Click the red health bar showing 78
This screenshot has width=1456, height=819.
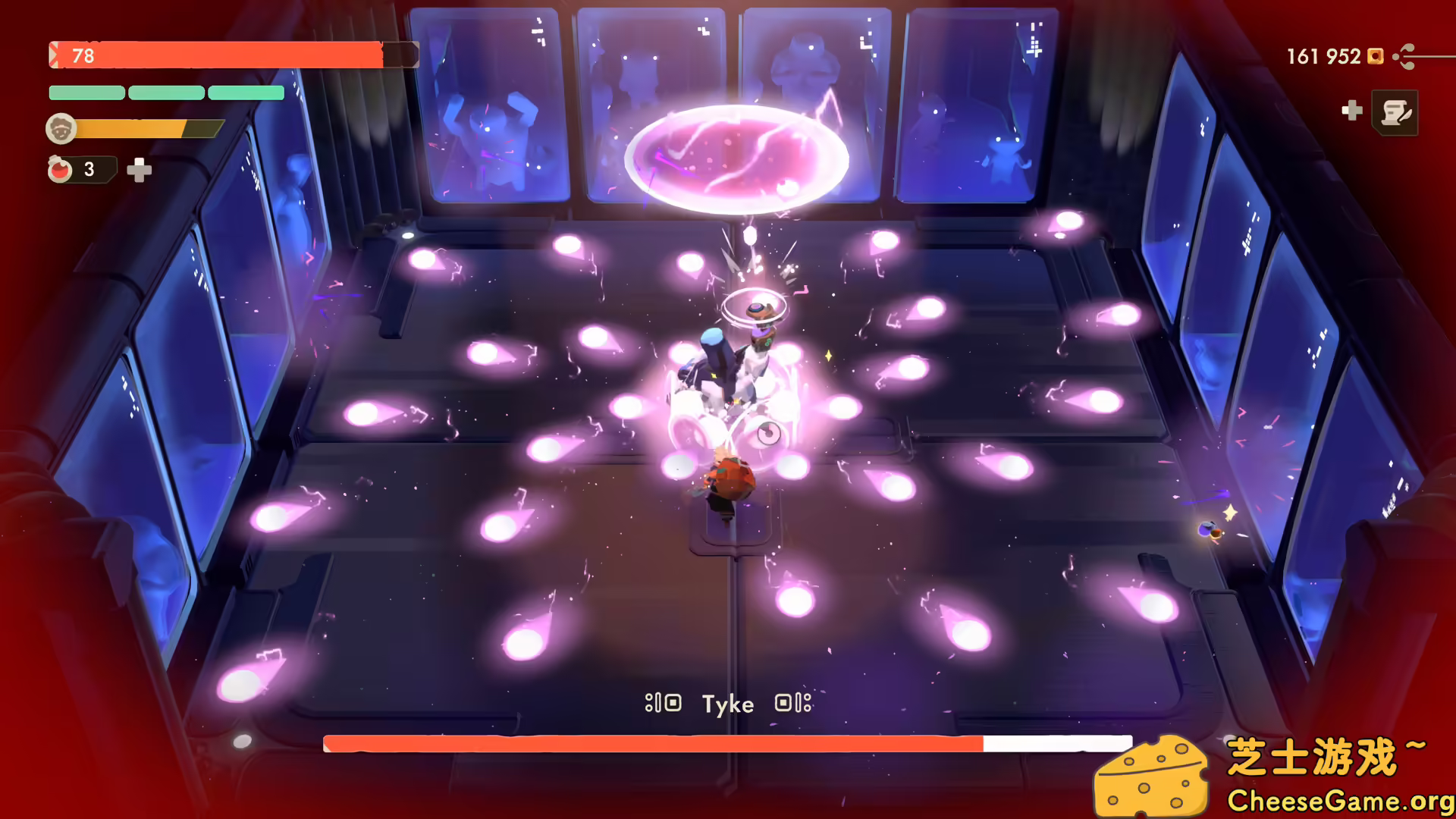pyautogui.click(x=227, y=55)
